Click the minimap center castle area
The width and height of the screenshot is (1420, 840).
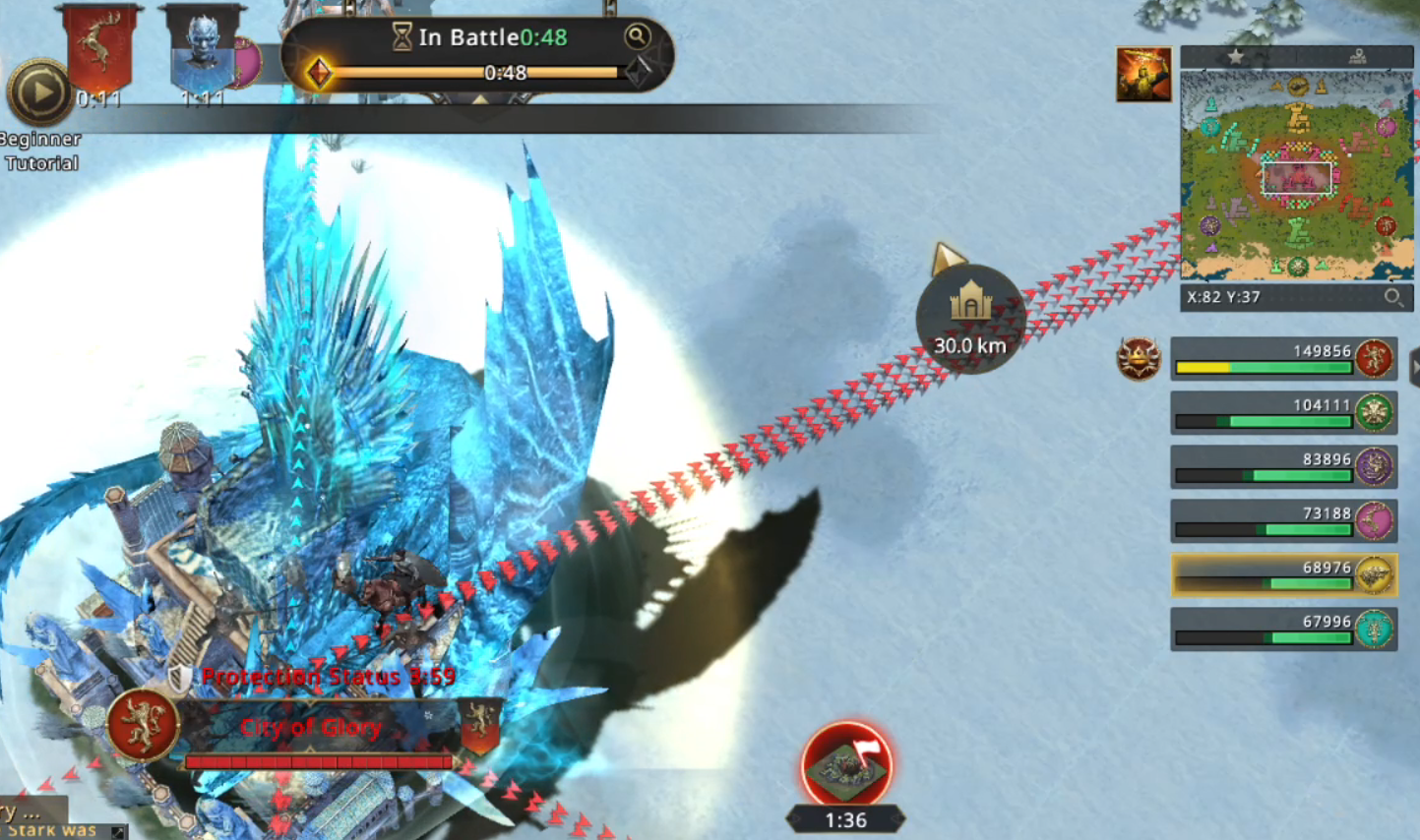pyautogui.click(x=1297, y=178)
